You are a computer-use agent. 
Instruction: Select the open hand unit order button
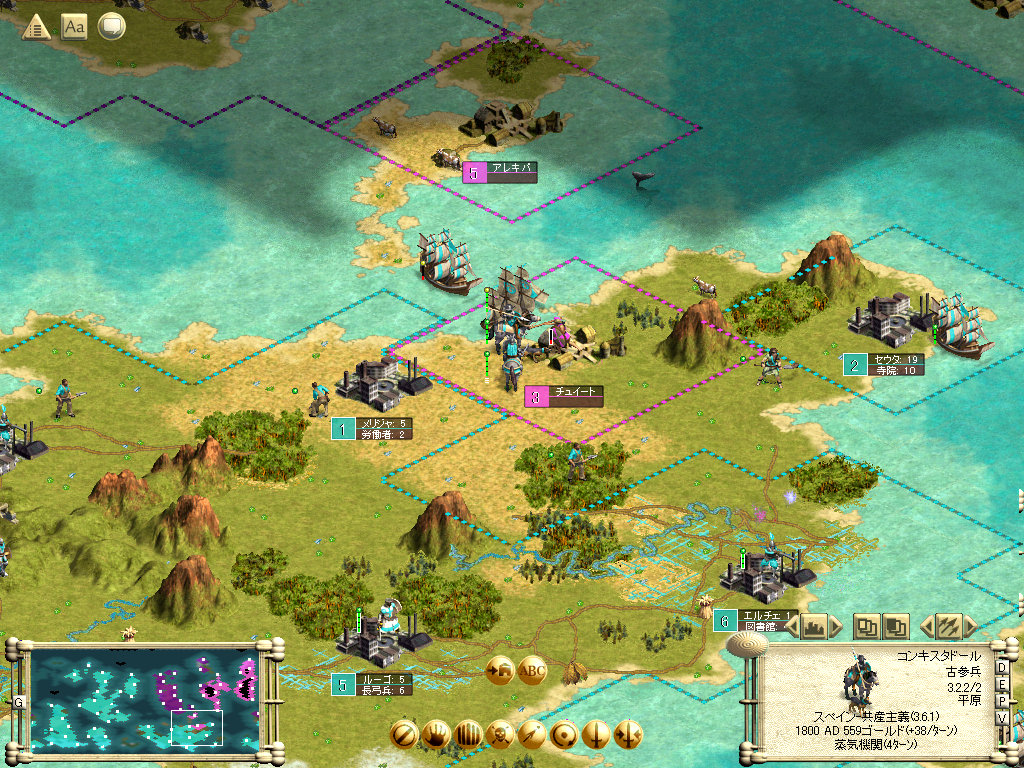(x=436, y=733)
